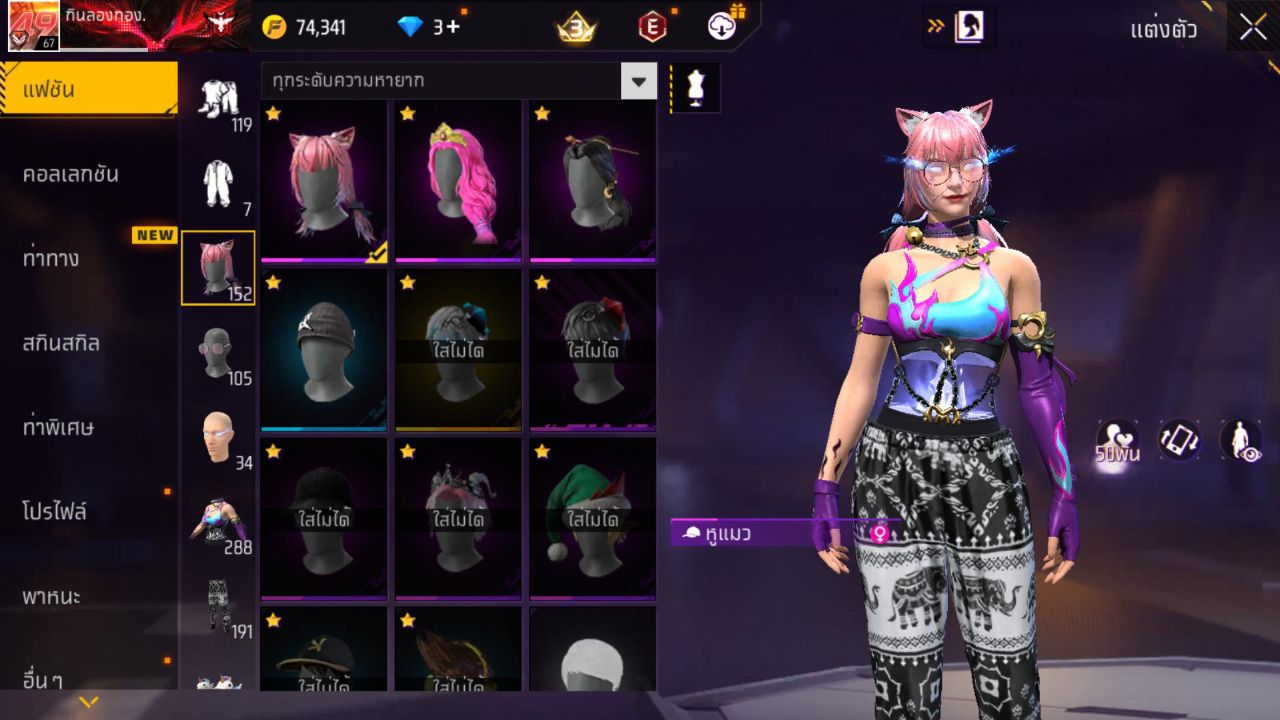Screen dimensions: 1280x720
Task: Choose the pink hair with gold tiara
Action: (x=458, y=181)
